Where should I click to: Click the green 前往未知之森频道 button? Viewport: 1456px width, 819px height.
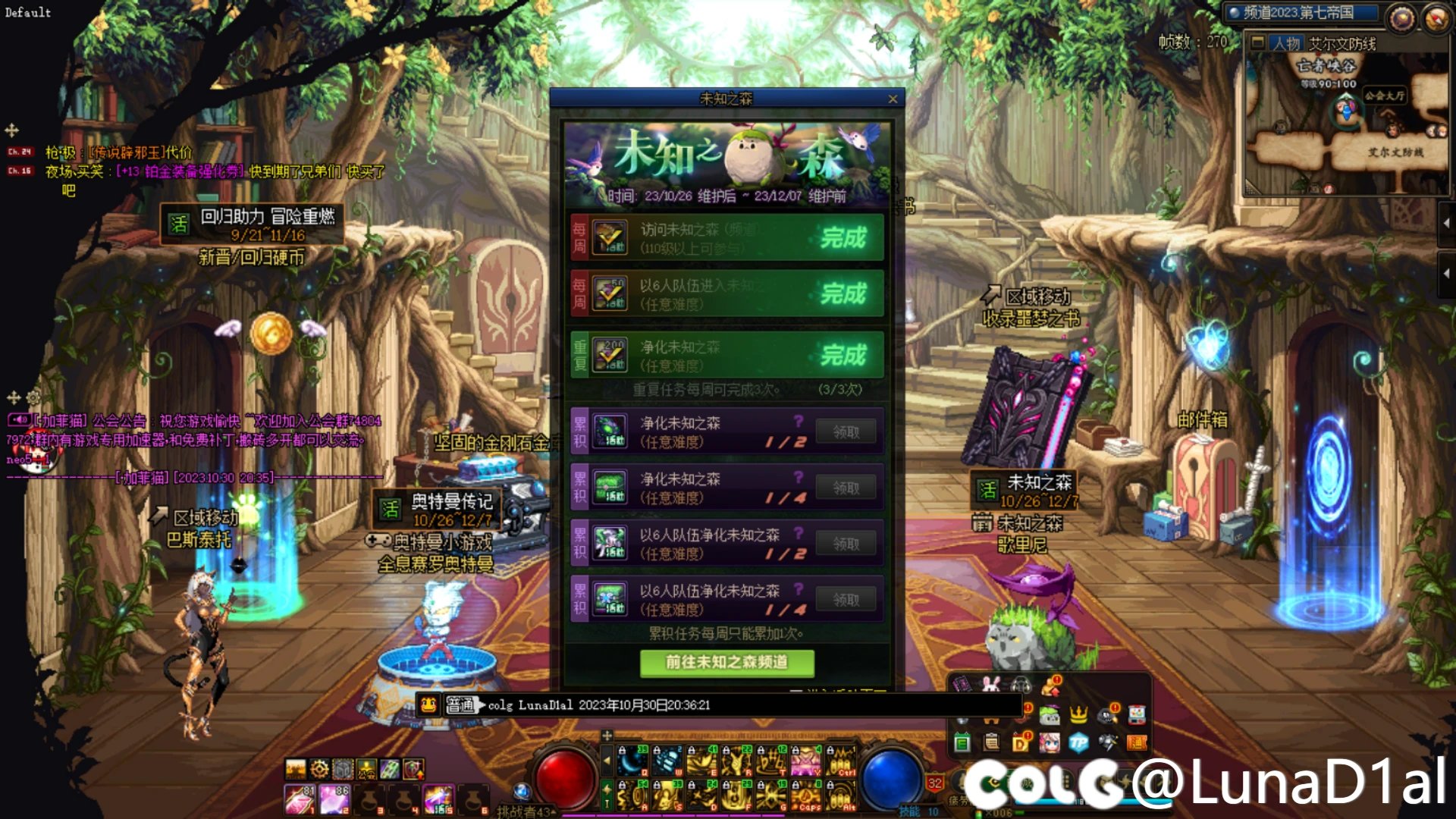(x=726, y=663)
